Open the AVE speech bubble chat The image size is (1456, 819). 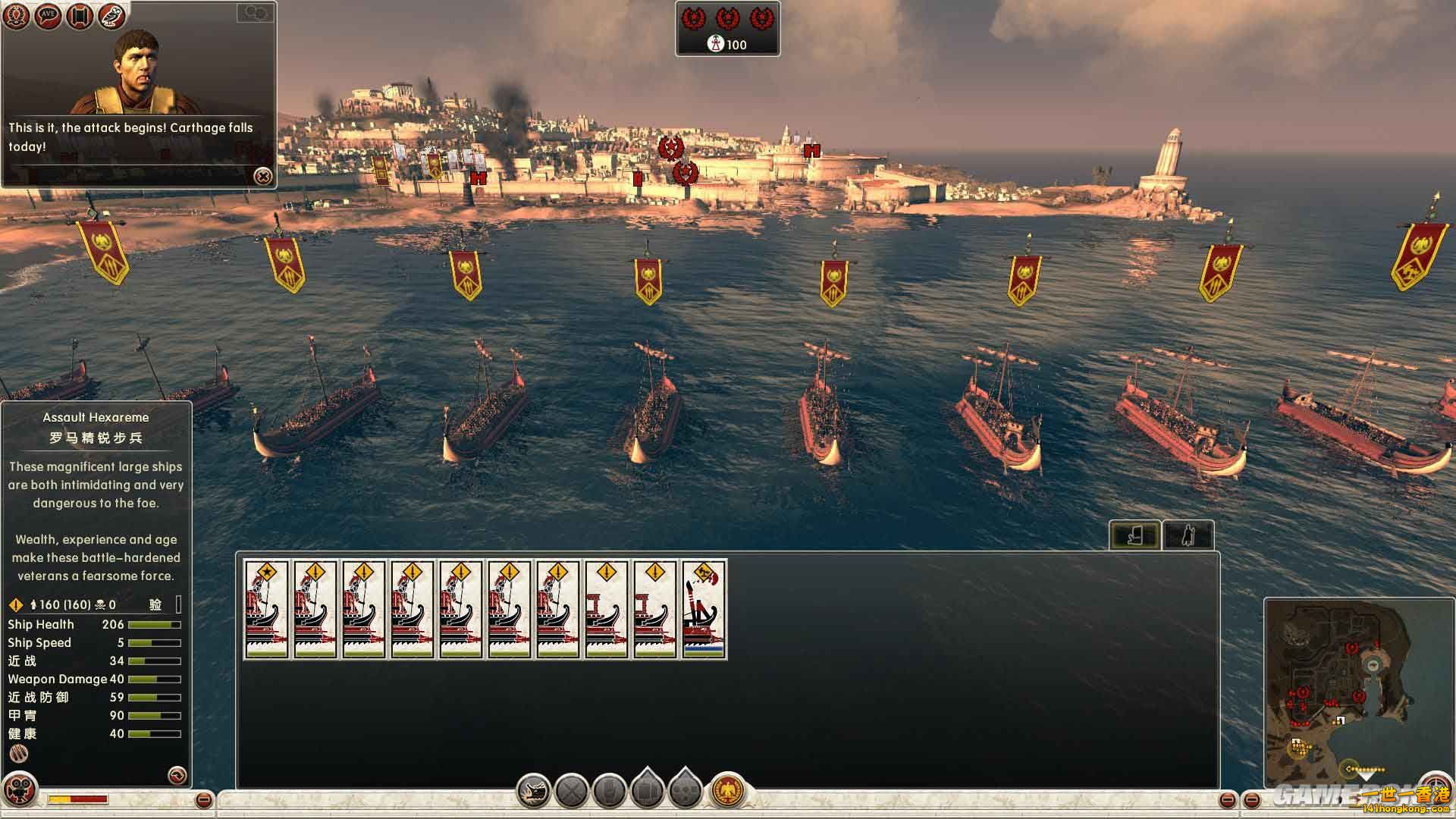click(x=49, y=16)
